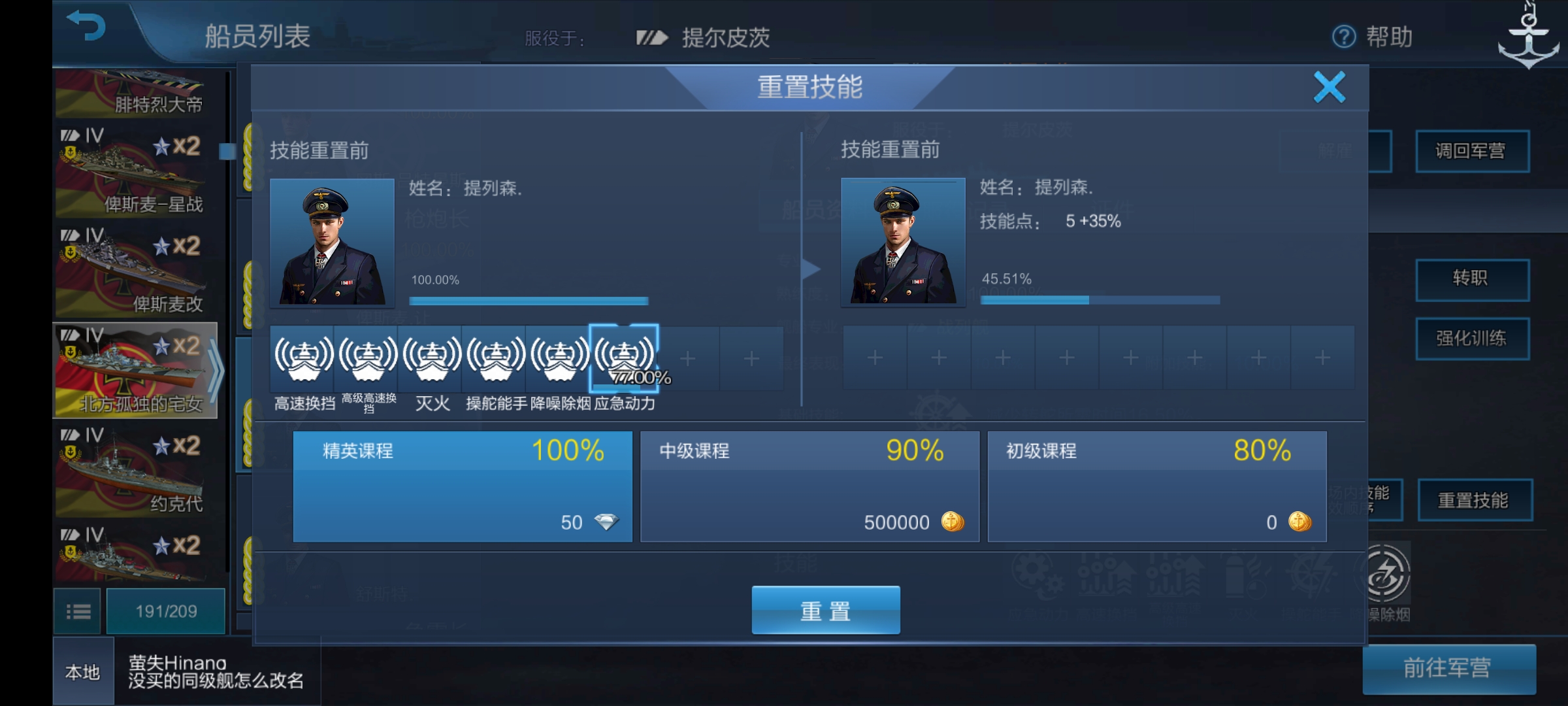Screen dimensions: 1568x706
Task: Click the 转职 button
Action: pos(1473,277)
